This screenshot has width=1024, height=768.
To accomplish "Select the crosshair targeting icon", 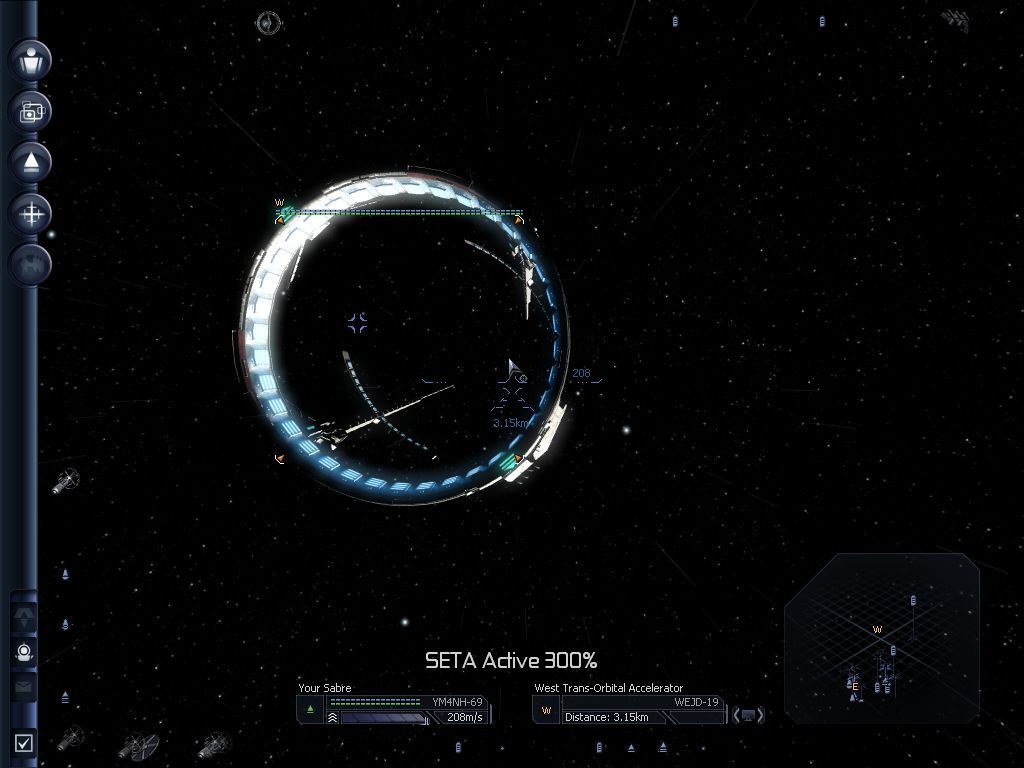I will [31, 213].
